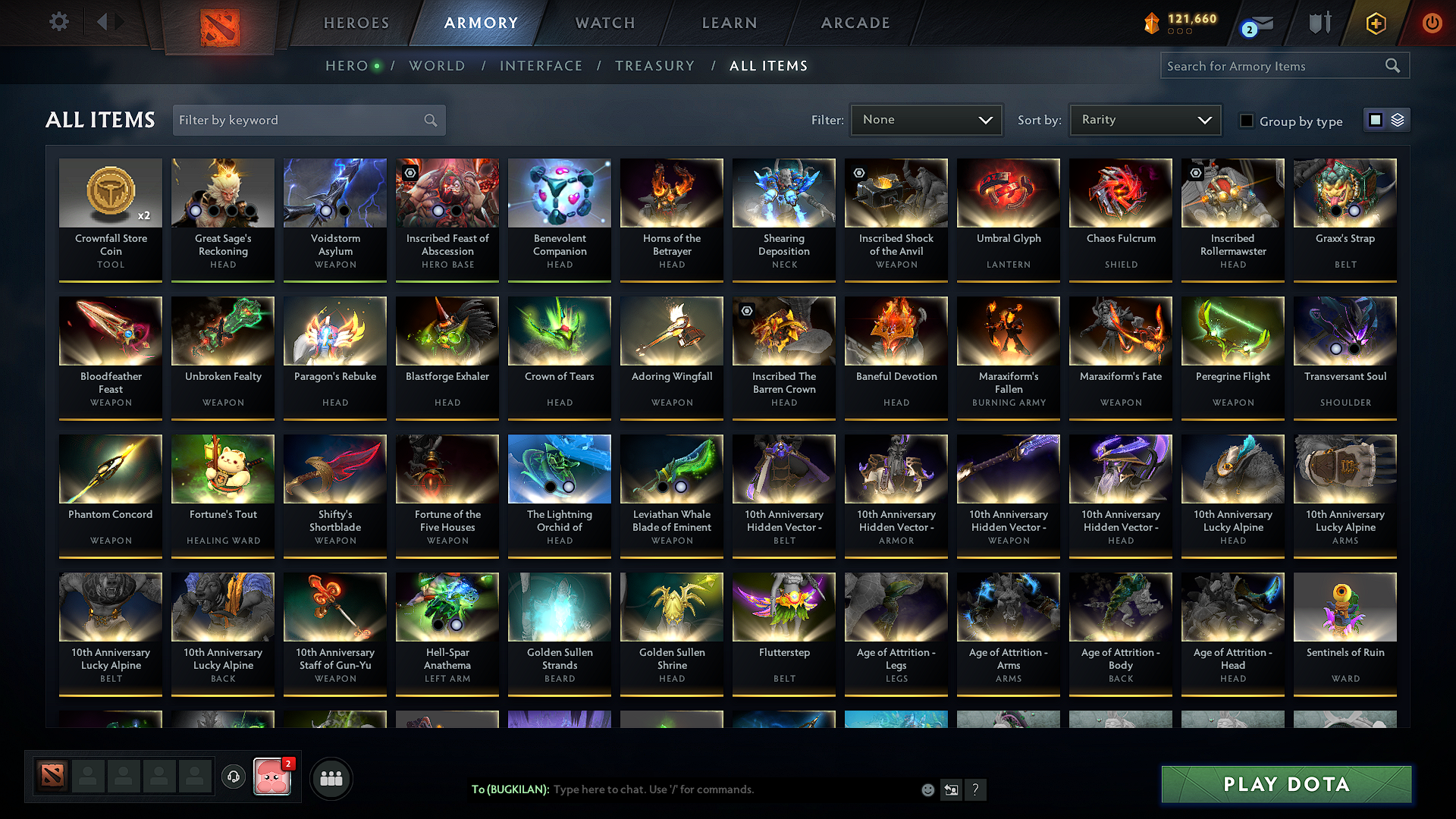1456x819 pixels.
Task: Enable the Group by type checkbox
Action: click(x=1247, y=121)
